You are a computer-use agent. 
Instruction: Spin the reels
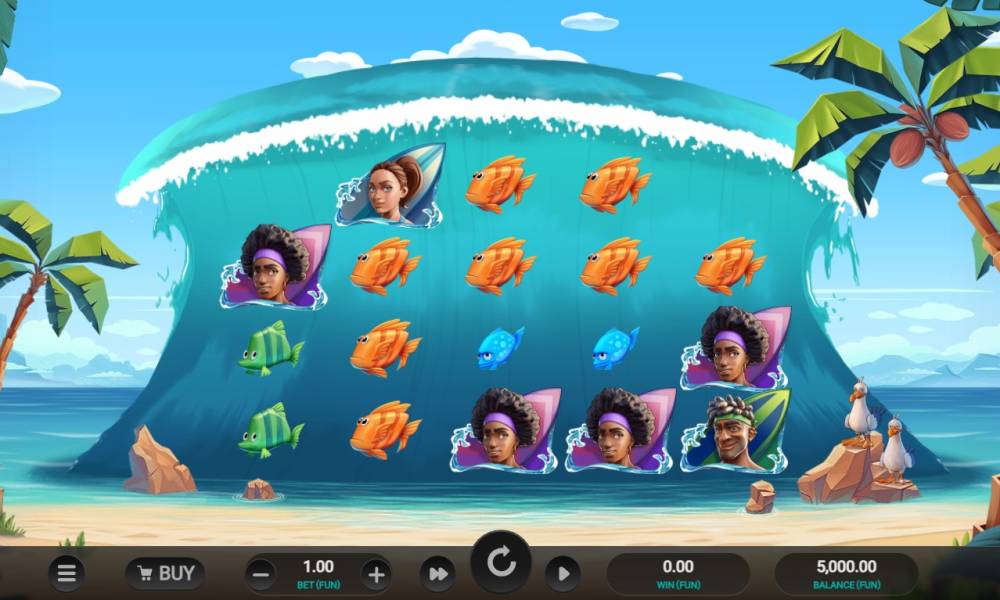coord(500,564)
